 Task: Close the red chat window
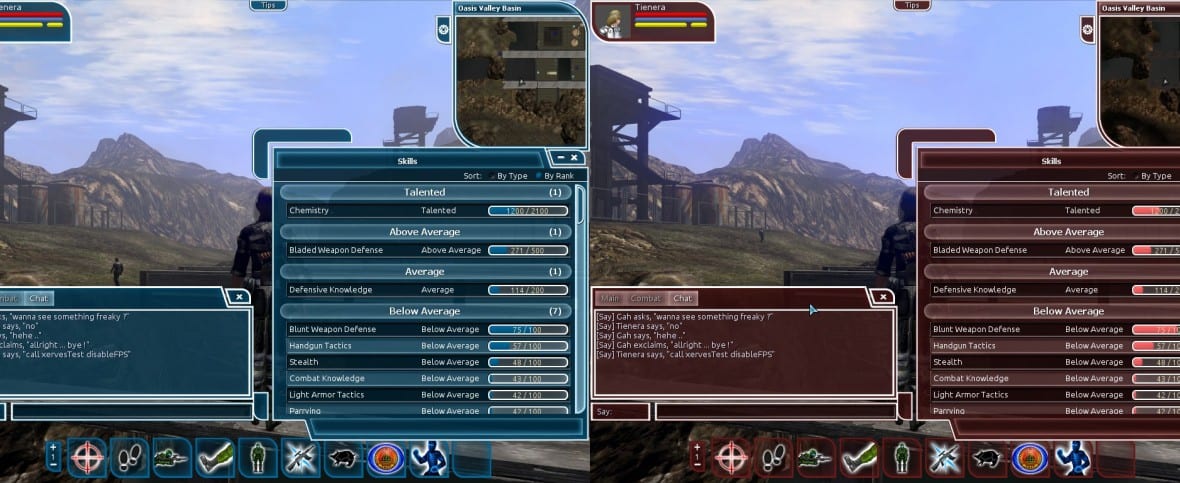pyautogui.click(x=882, y=297)
